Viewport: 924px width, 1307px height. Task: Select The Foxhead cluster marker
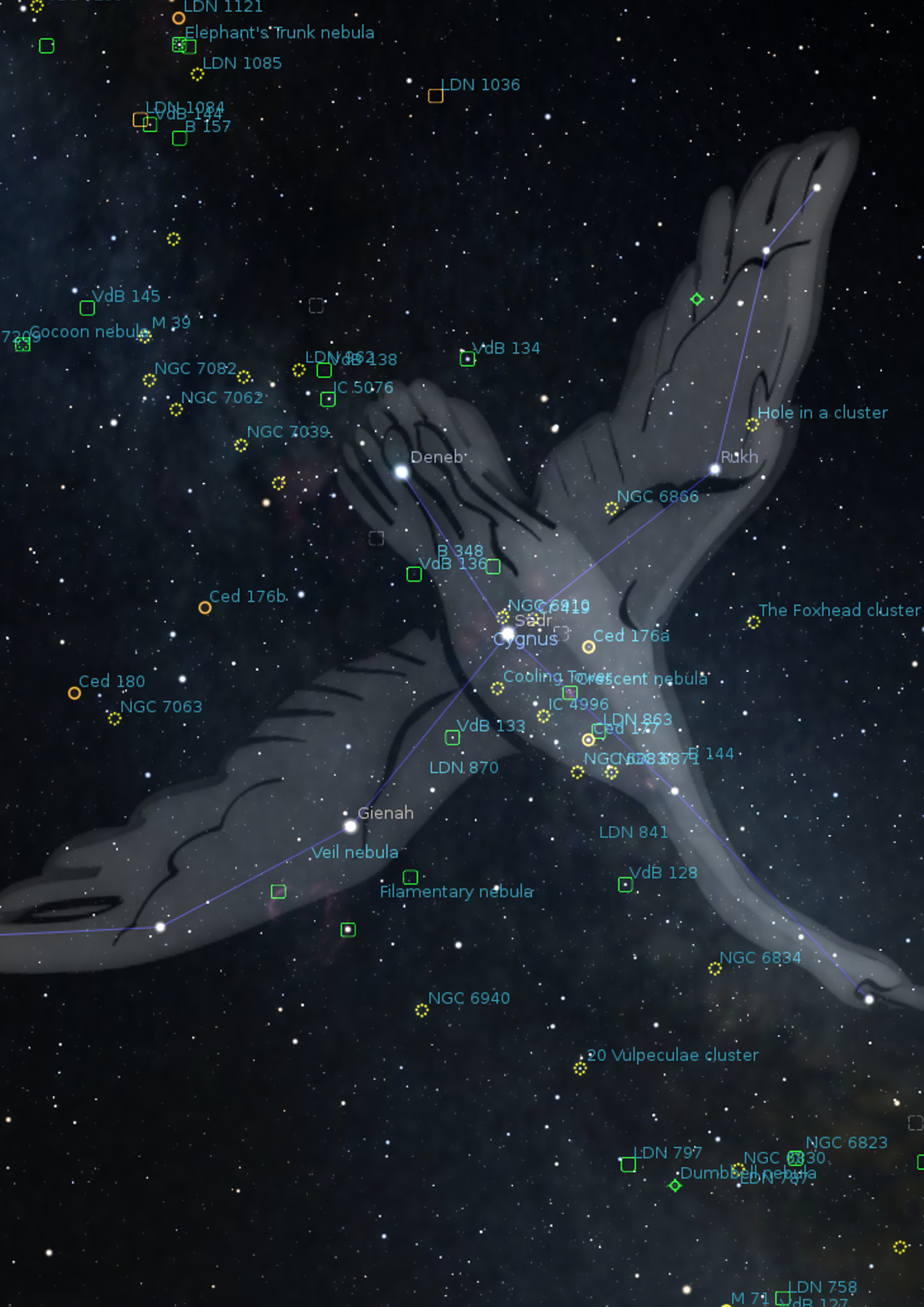tap(753, 622)
